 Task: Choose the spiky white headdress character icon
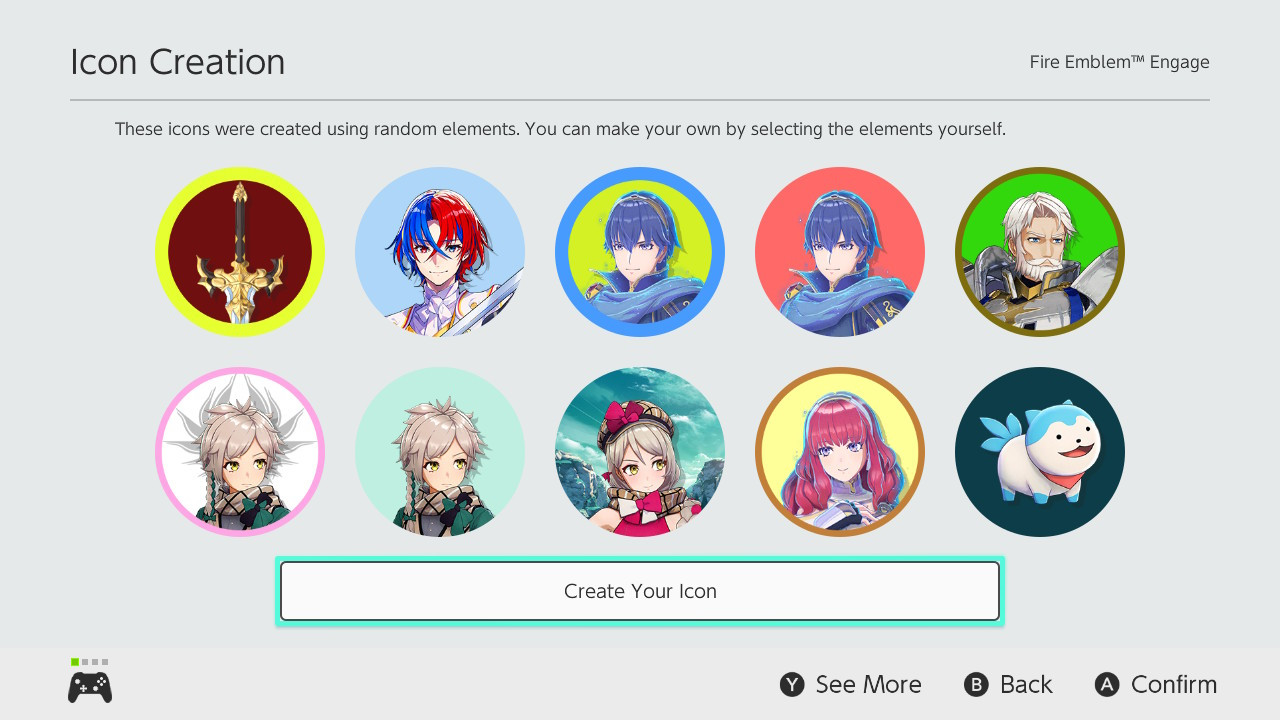click(x=240, y=451)
